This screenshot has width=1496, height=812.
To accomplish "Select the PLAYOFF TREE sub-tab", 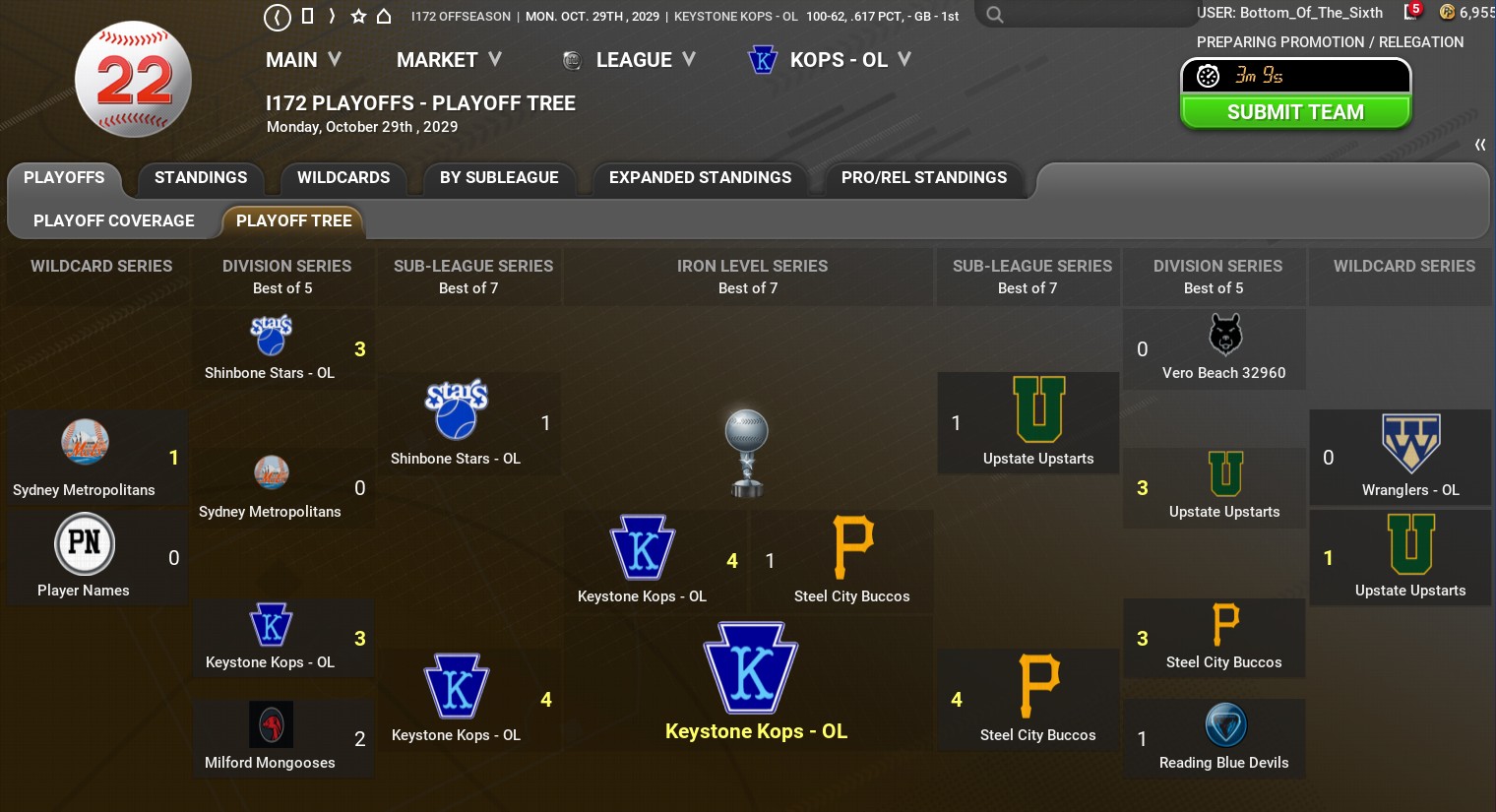I will tap(293, 221).
